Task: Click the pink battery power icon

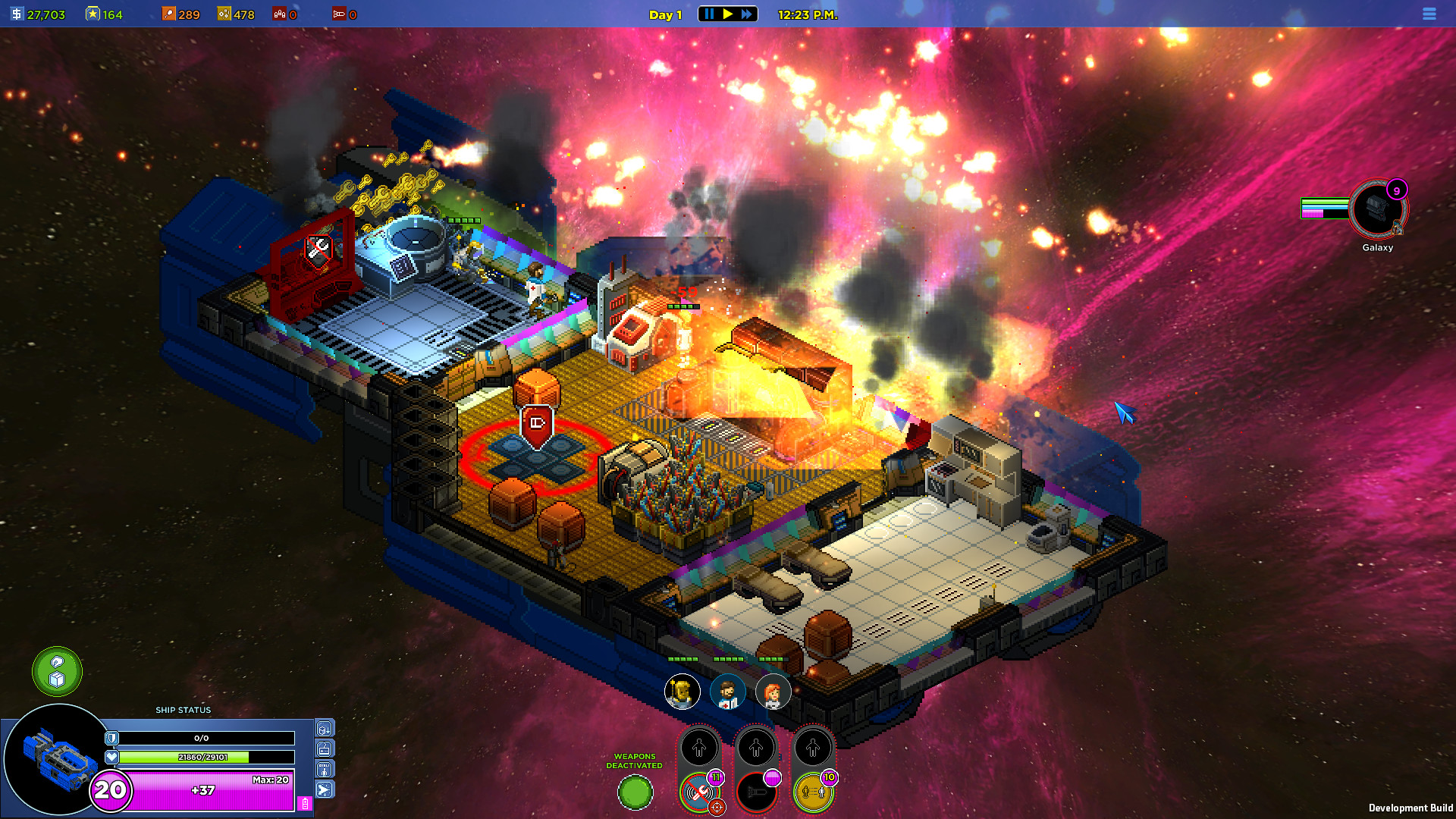Action: tap(305, 803)
